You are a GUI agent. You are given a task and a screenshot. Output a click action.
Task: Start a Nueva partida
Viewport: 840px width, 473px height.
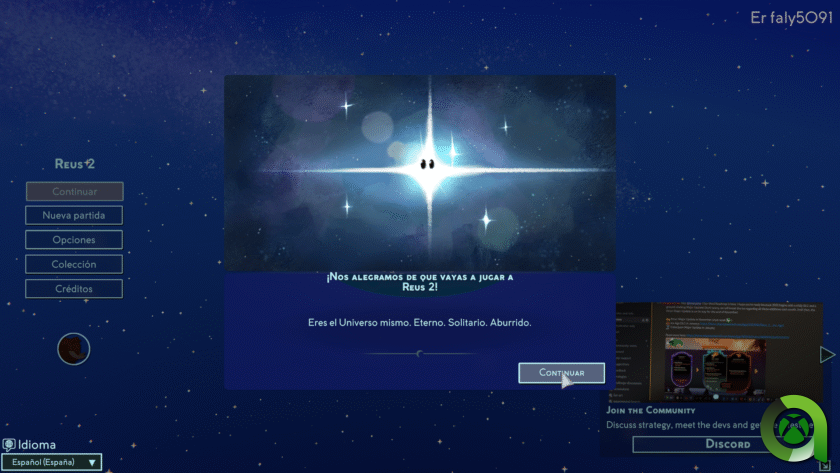[74, 215]
